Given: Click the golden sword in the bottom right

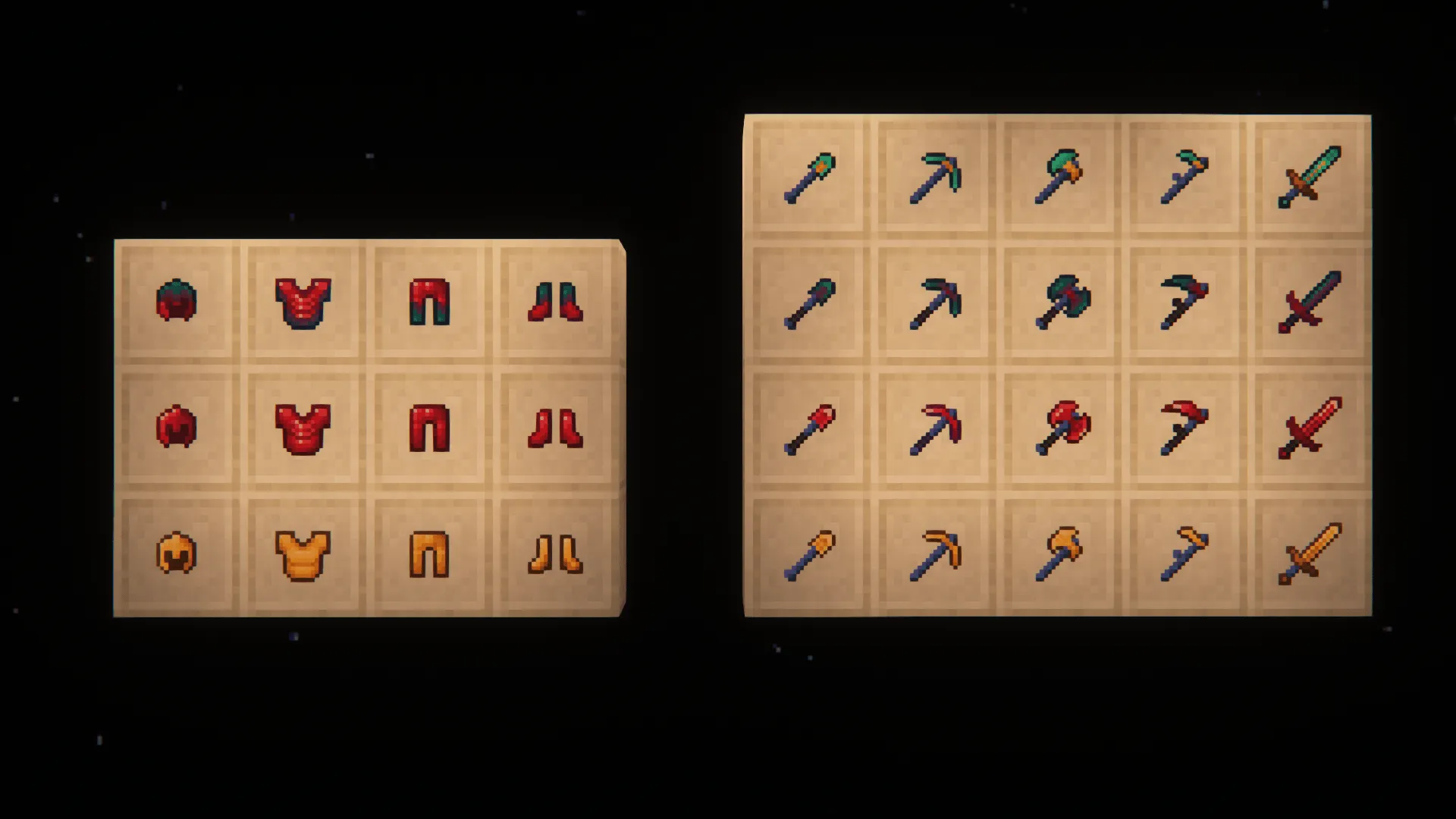Looking at the screenshot, I should [1310, 555].
